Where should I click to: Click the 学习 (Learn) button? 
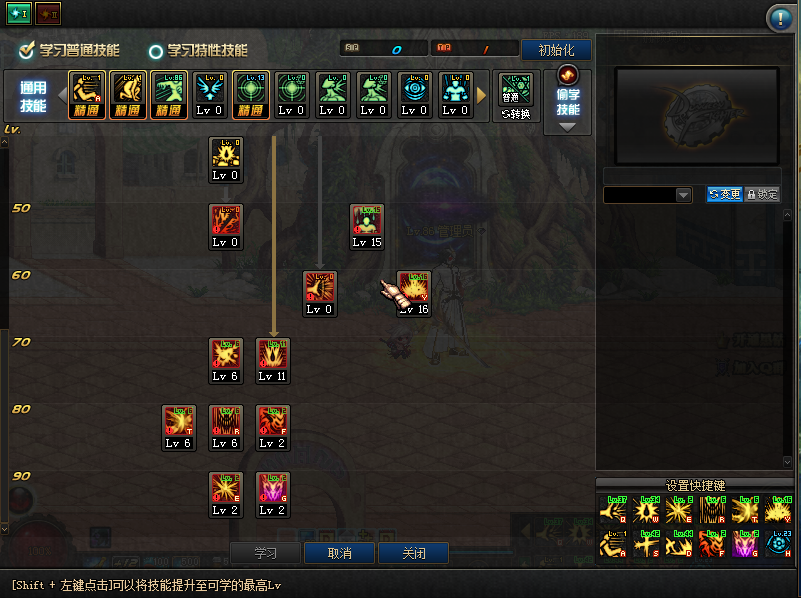click(265, 553)
